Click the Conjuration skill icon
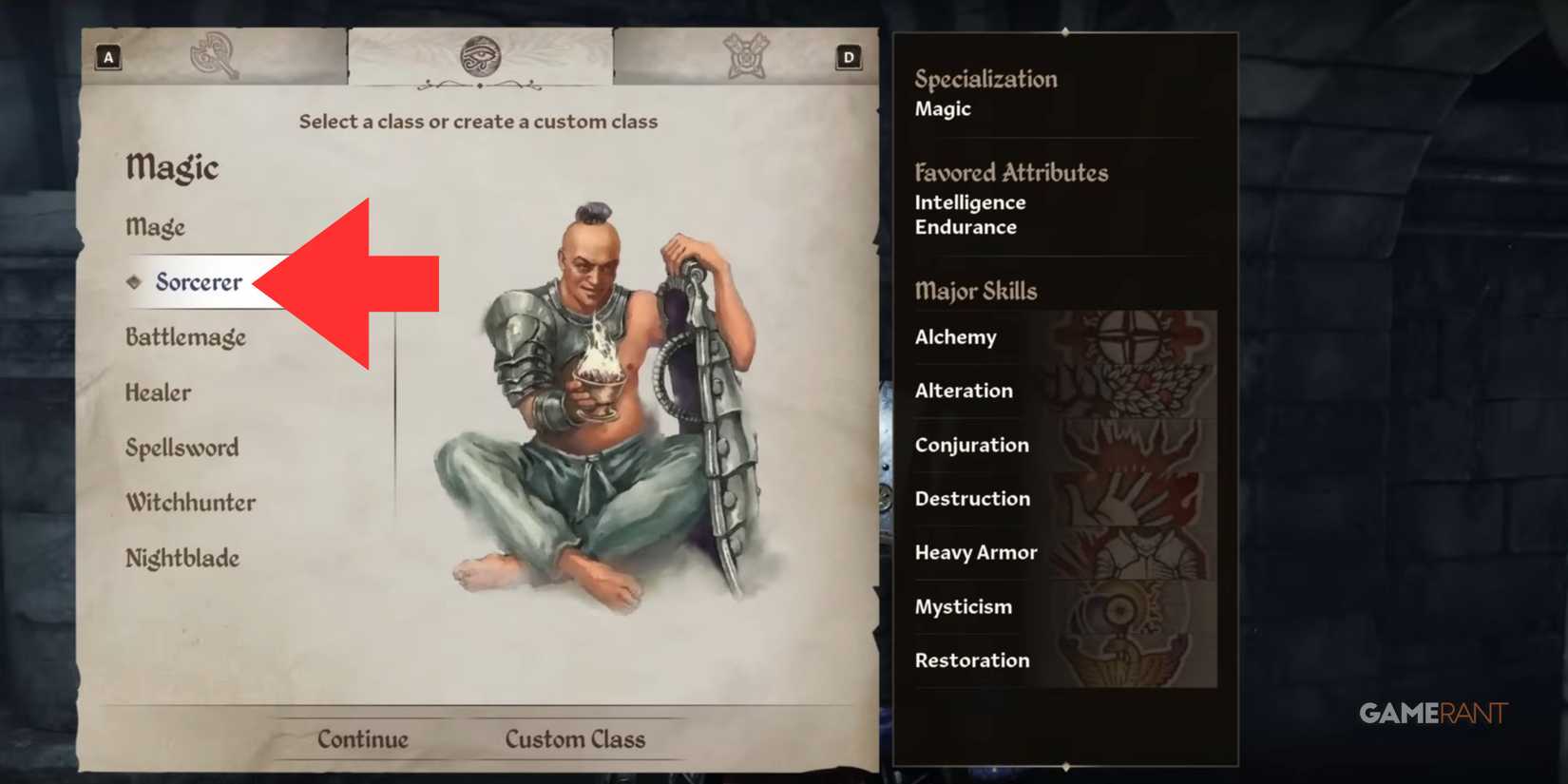Screen dimensions: 1568x784 (x=1131, y=445)
